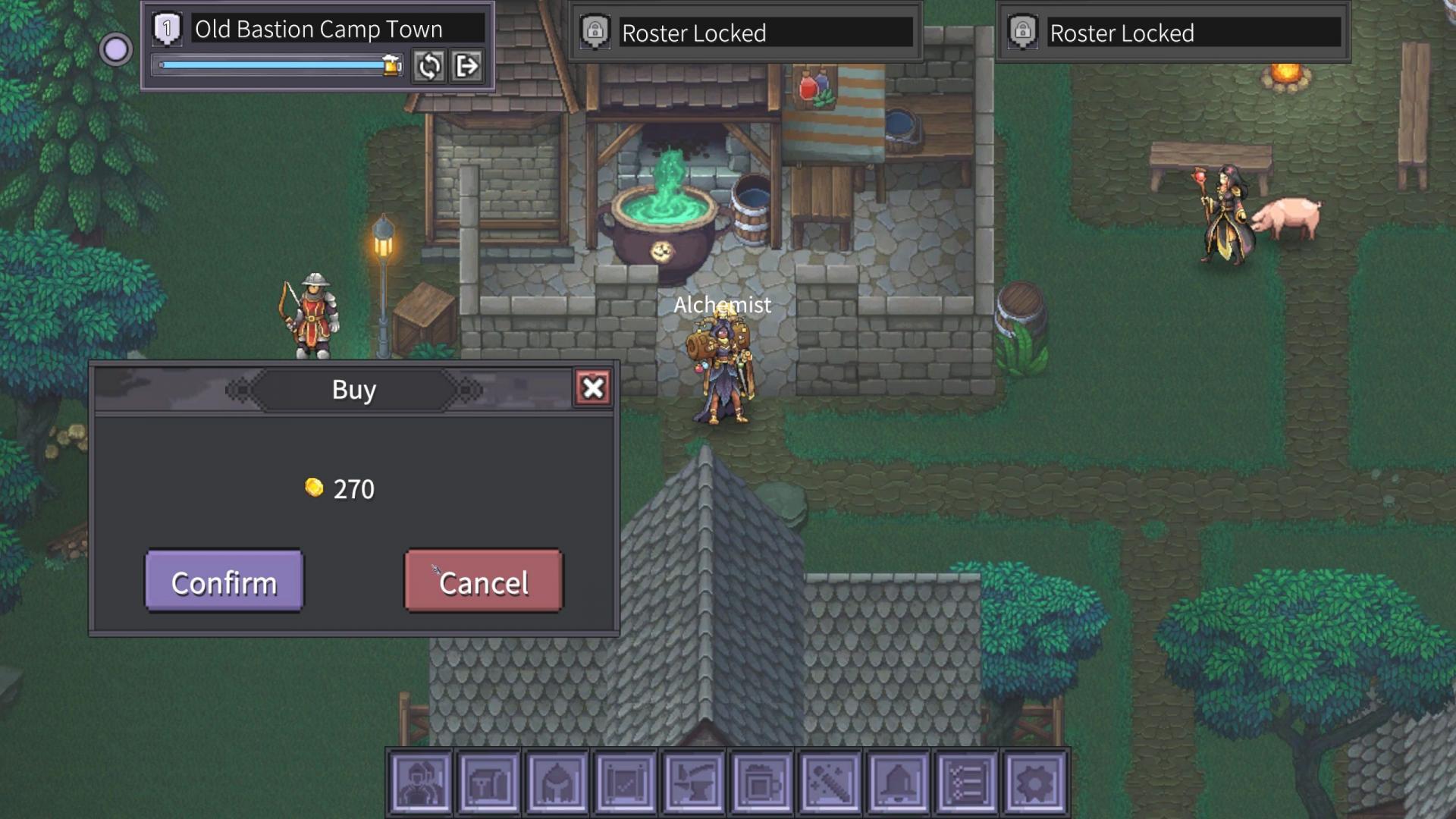
Task: Open the beer mug tavern icon
Action: (761, 783)
